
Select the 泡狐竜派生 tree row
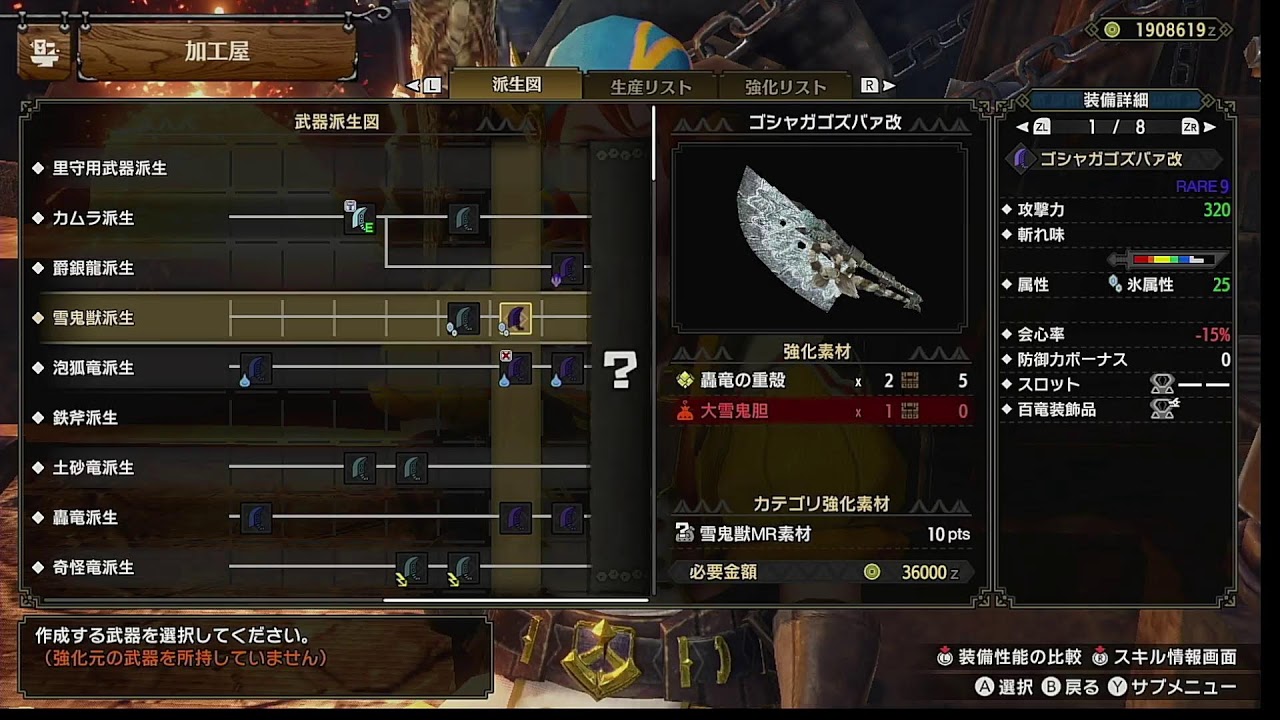pos(93,368)
